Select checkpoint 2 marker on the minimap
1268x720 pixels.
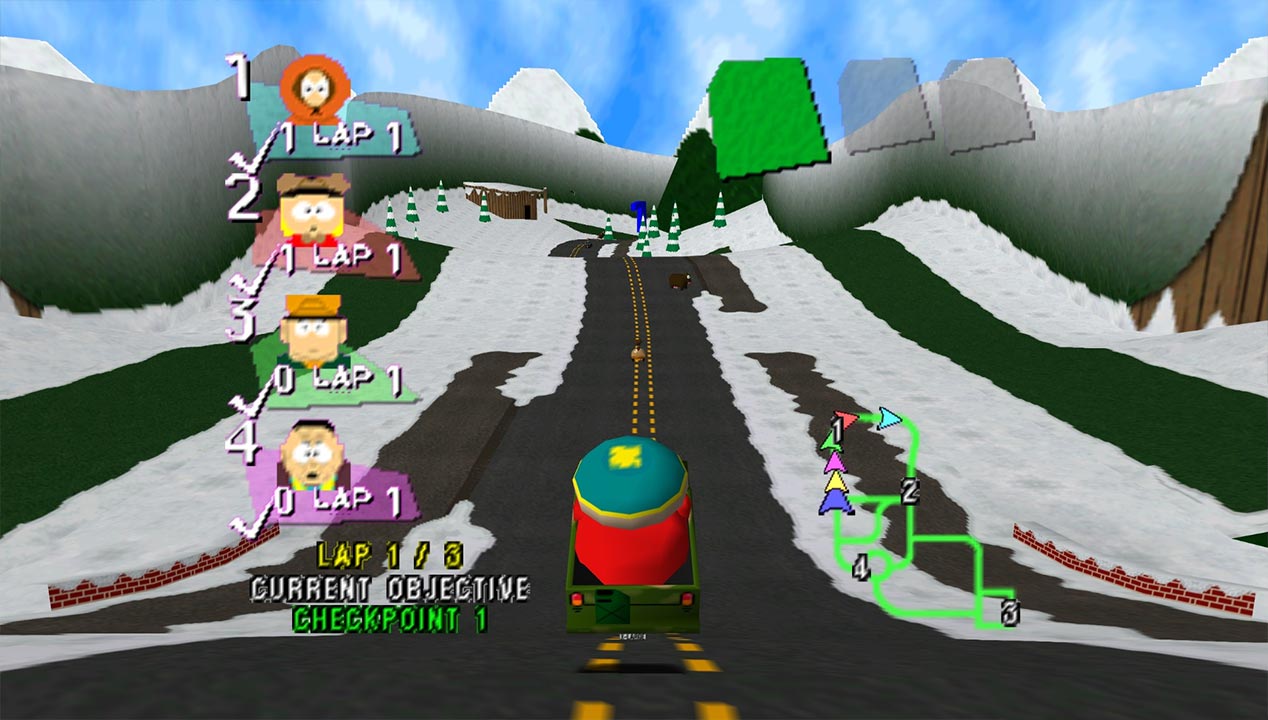point(909,492)
